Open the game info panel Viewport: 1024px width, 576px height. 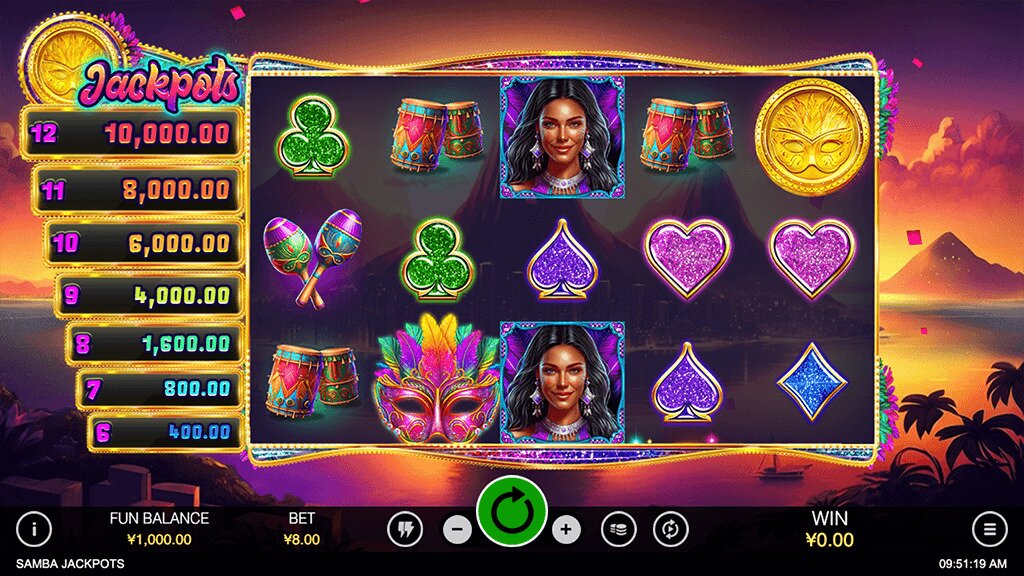coord(34,529)
